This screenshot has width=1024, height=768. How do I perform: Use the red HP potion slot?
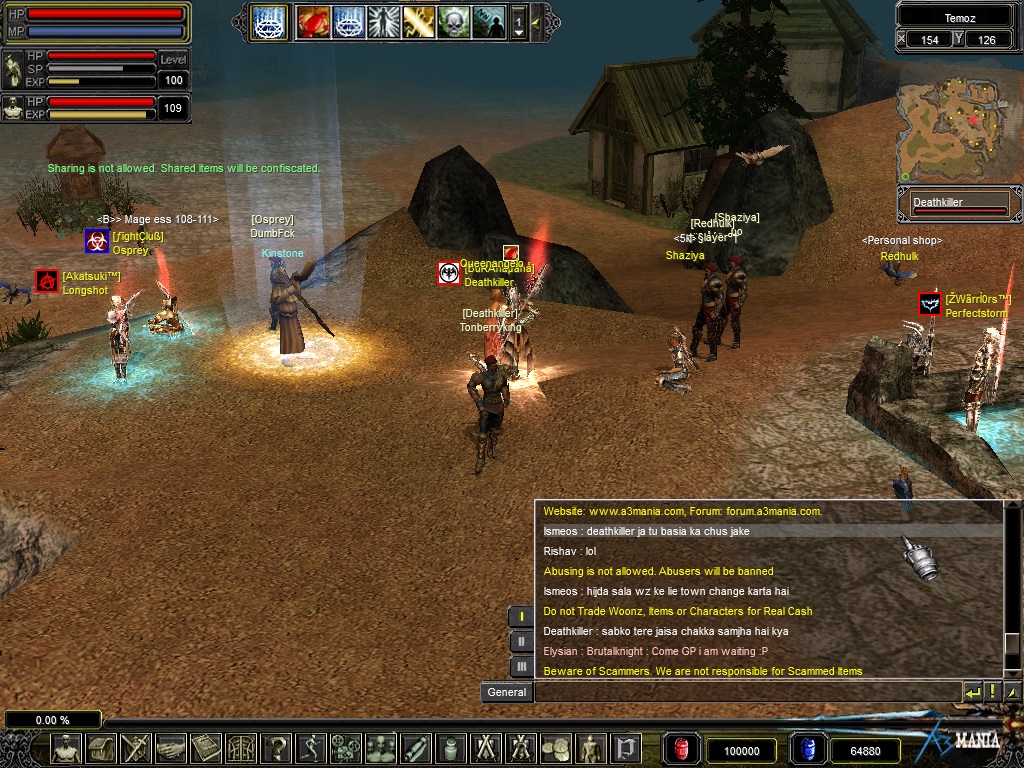coord(681,749)
